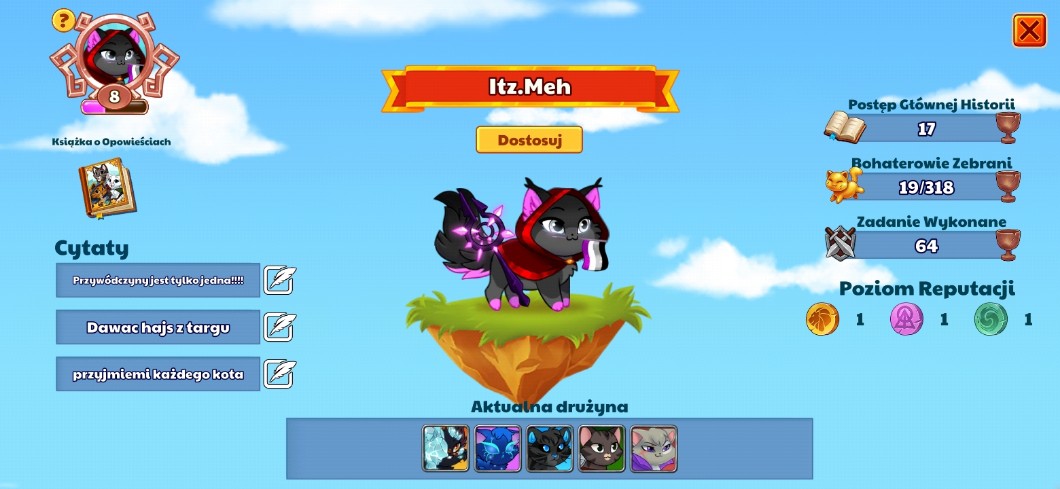
Task: Show the Bohaterowie Zebrani trophy
Action: [x=1008, y=186]
